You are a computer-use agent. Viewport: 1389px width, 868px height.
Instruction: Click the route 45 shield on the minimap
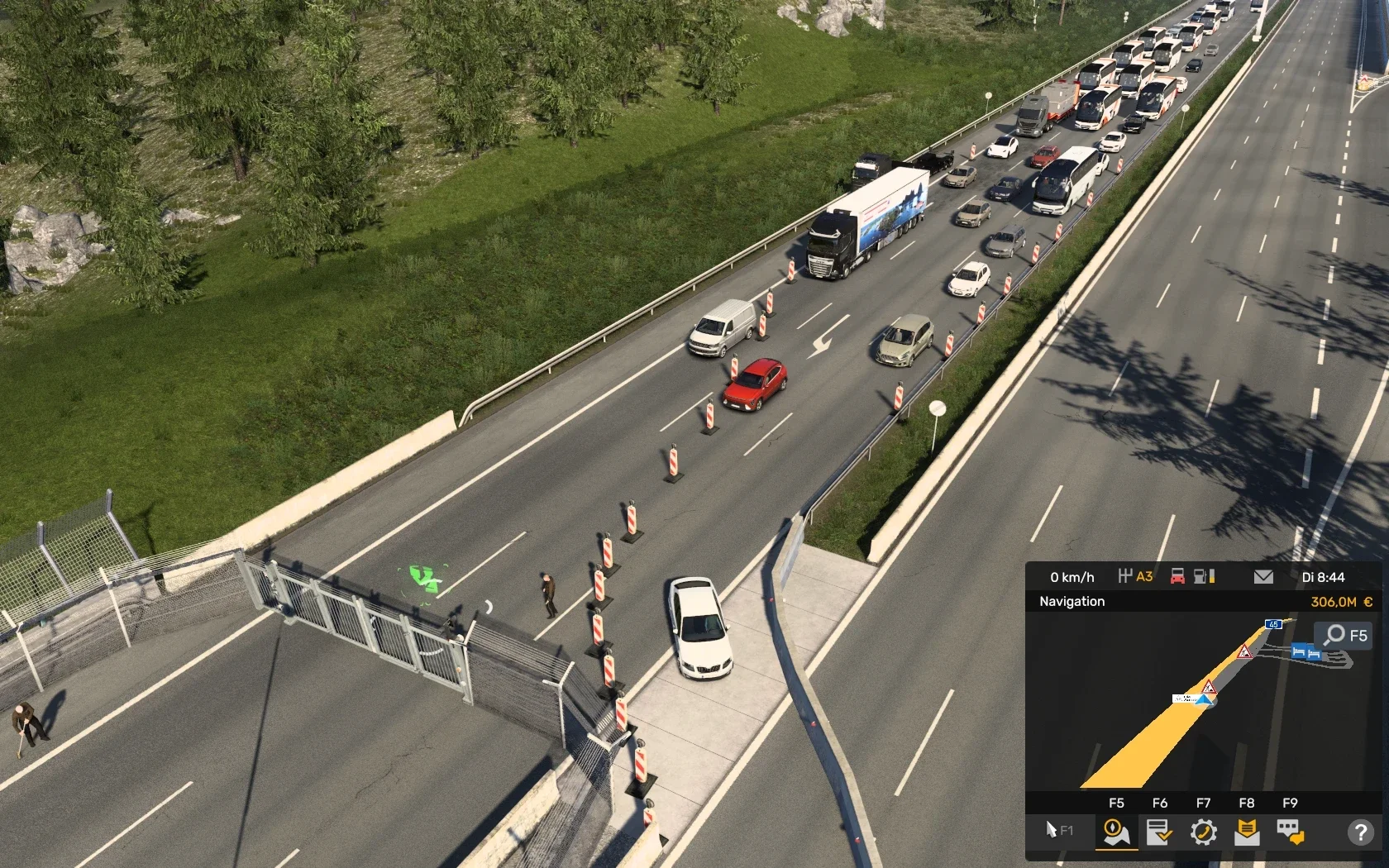coord(1272,624)
